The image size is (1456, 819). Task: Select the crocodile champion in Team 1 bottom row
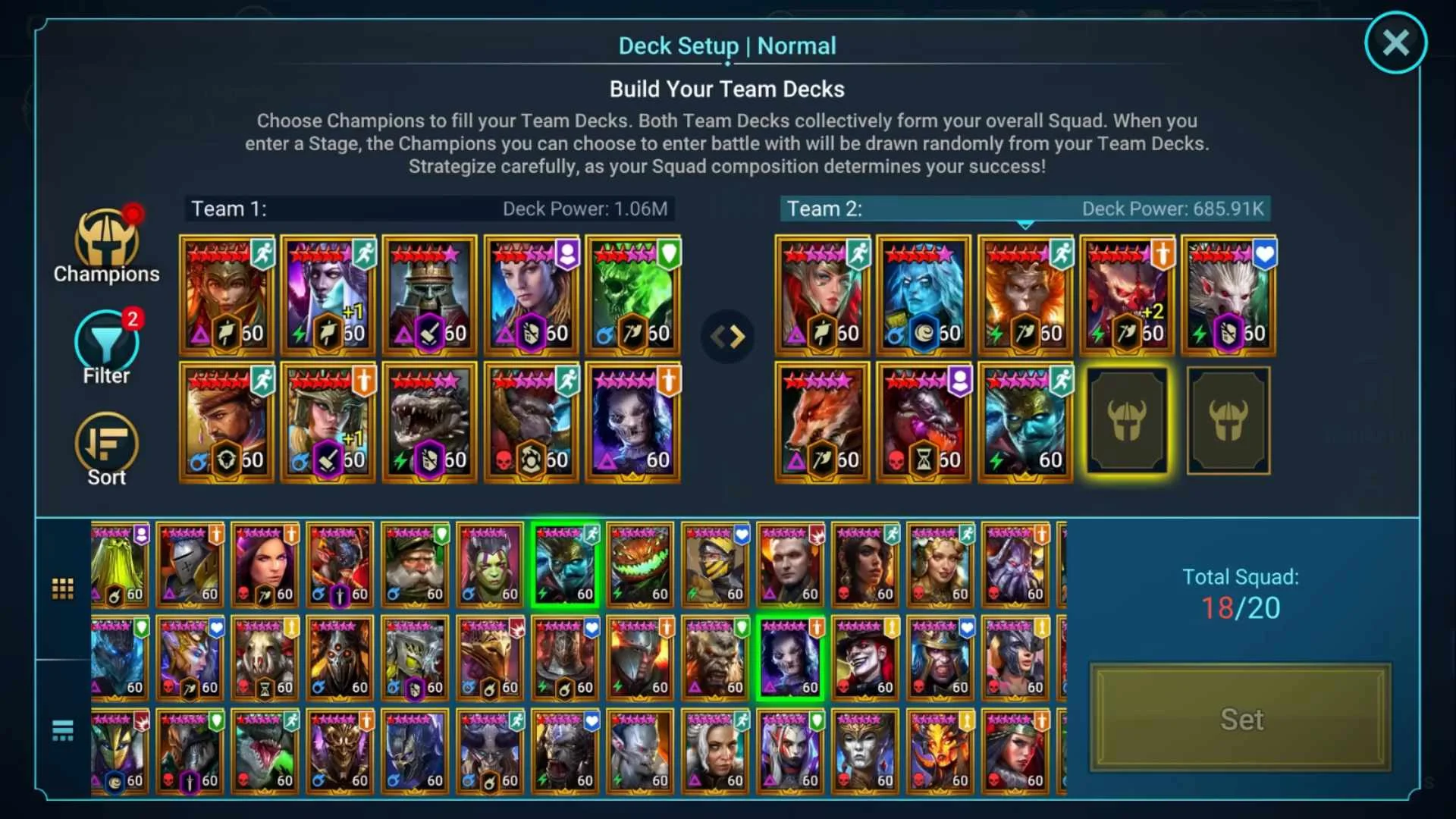[429, 422]
